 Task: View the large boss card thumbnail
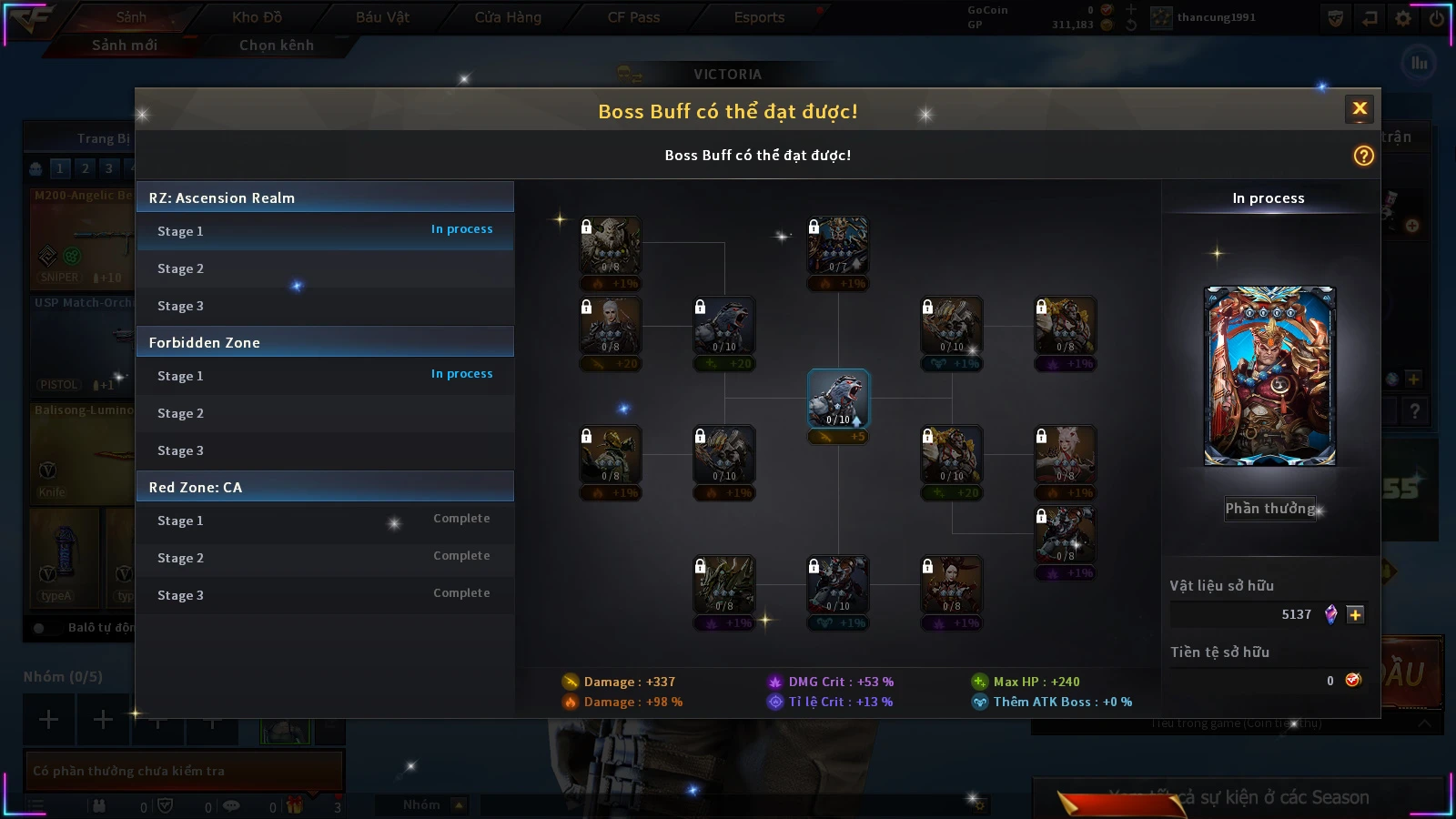click(1269, 376)
